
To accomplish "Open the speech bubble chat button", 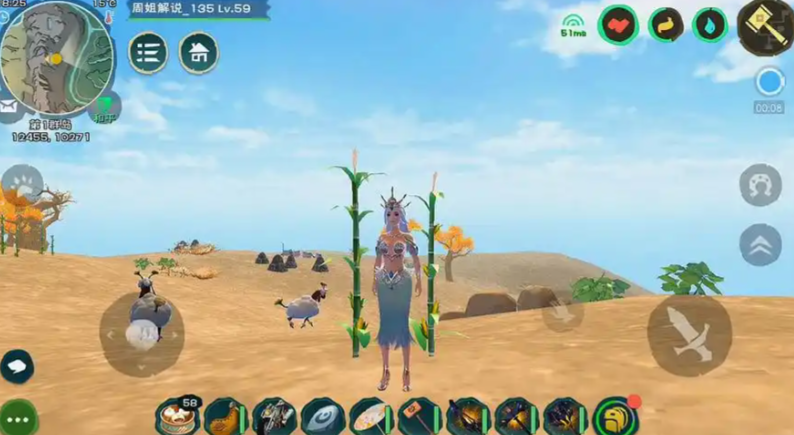I will pyautogui.click(x=17, y=366).
